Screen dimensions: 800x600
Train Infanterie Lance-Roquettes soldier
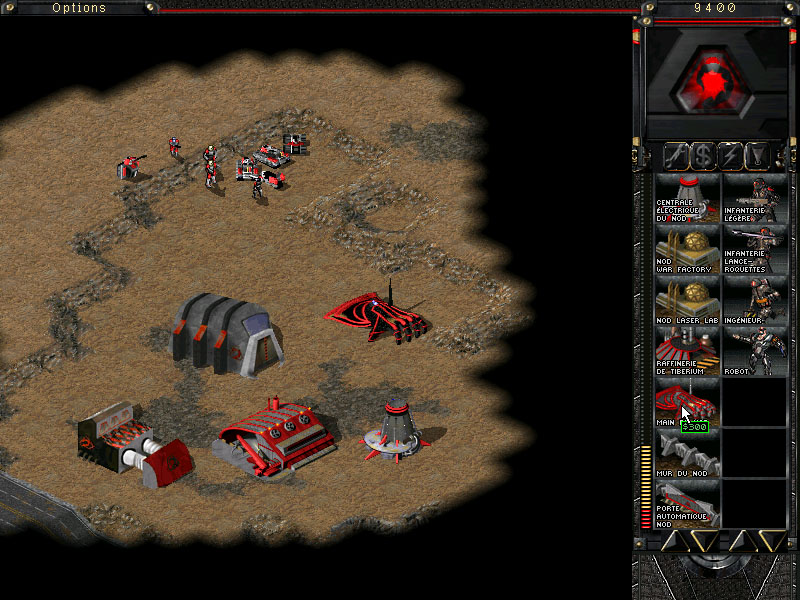coord(754,250)
